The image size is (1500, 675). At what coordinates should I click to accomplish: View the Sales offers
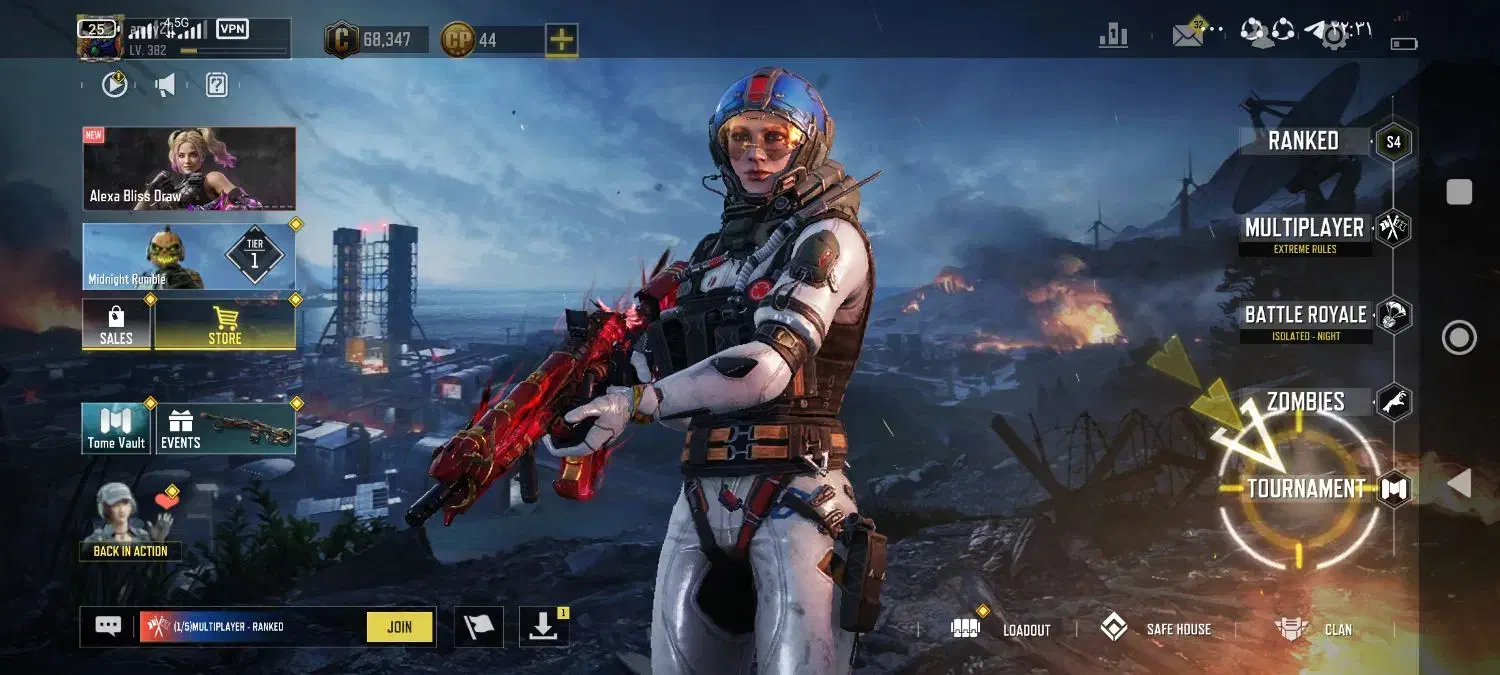pos(116,324)
